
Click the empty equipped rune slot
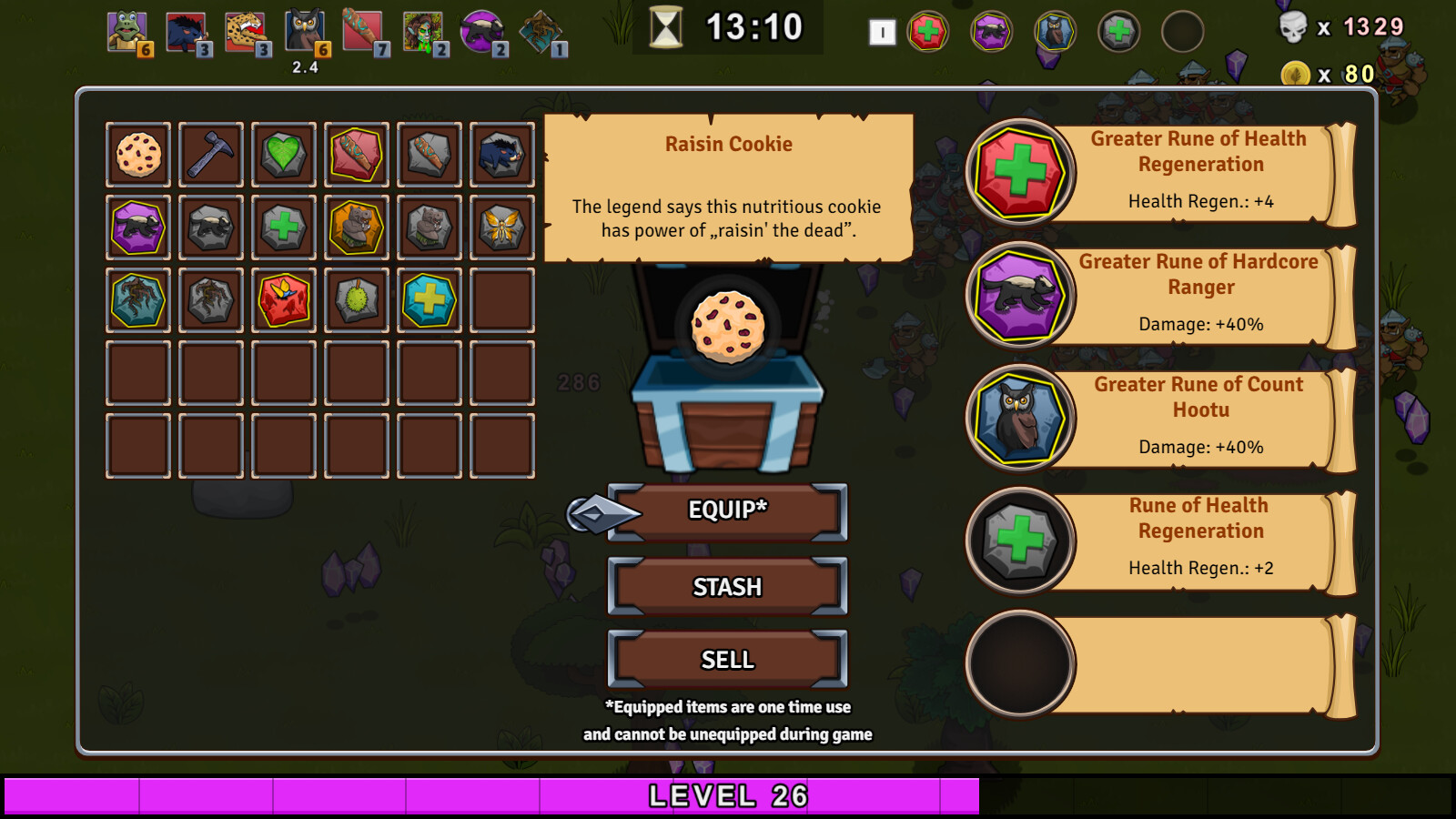(1019, 663)
